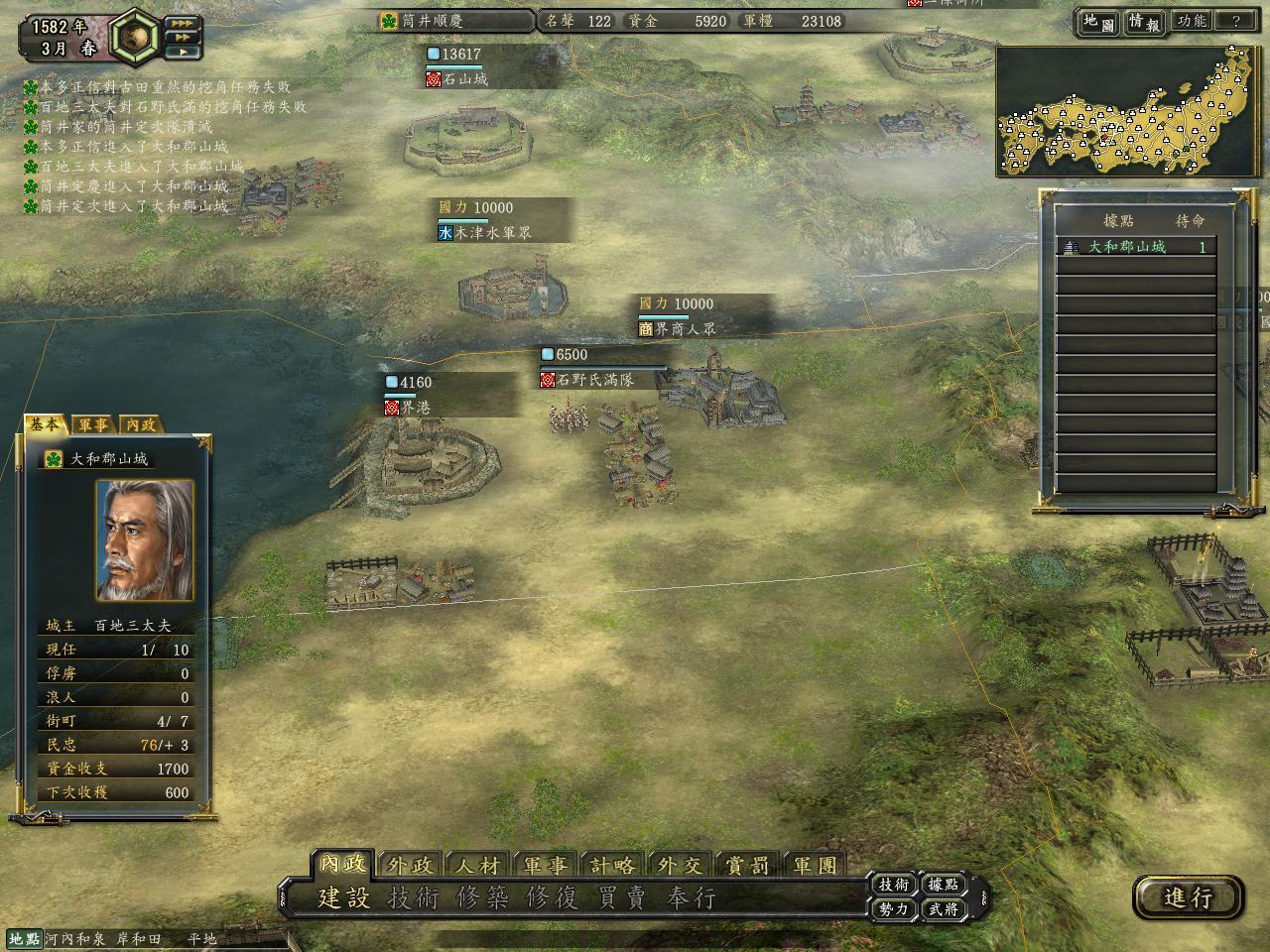Select the 人材 personnel tab
Viewport: 1270px width, 952px height.
[477, 865]
